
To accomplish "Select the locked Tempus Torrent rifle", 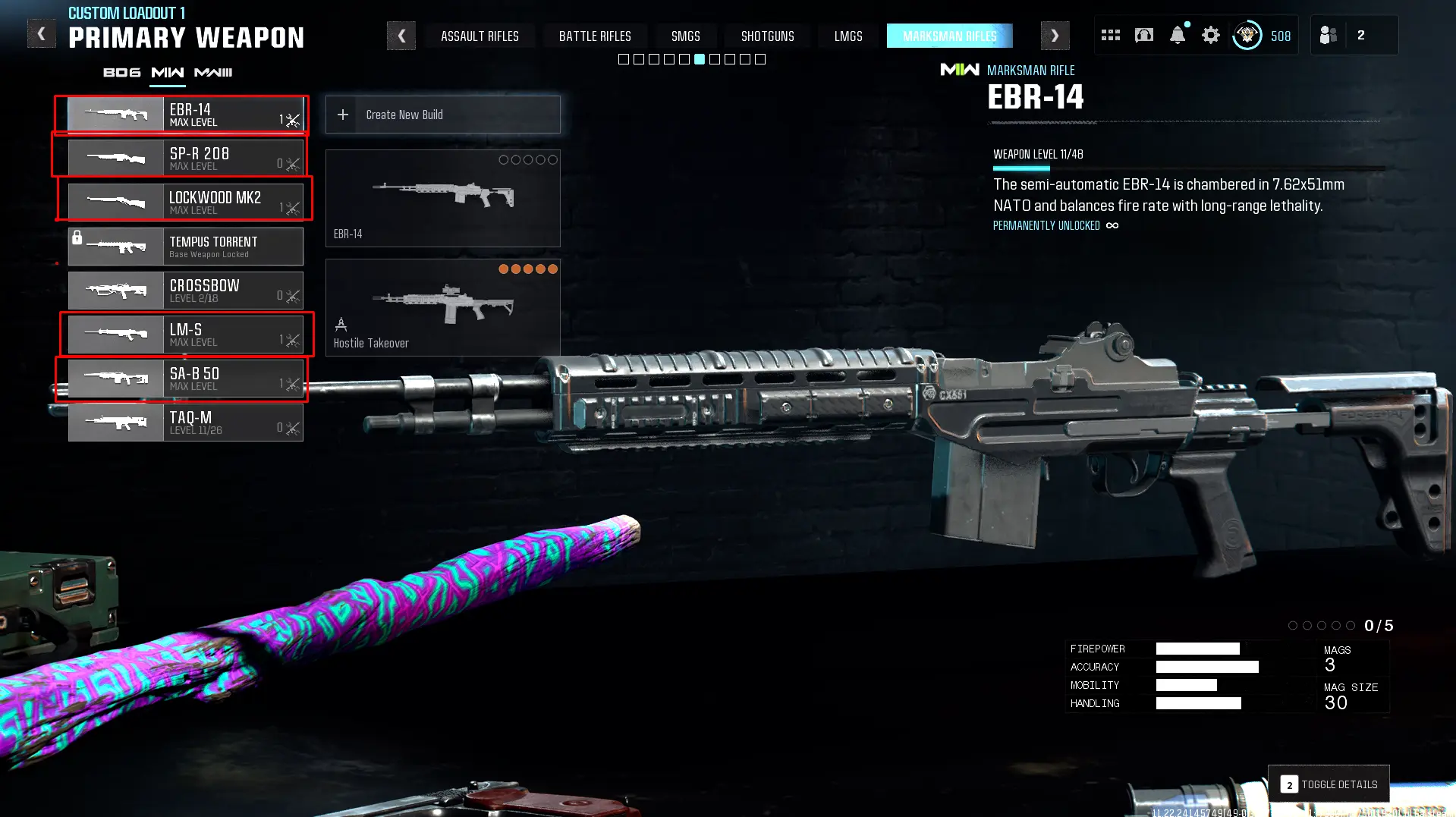I will tap(185, 247).
